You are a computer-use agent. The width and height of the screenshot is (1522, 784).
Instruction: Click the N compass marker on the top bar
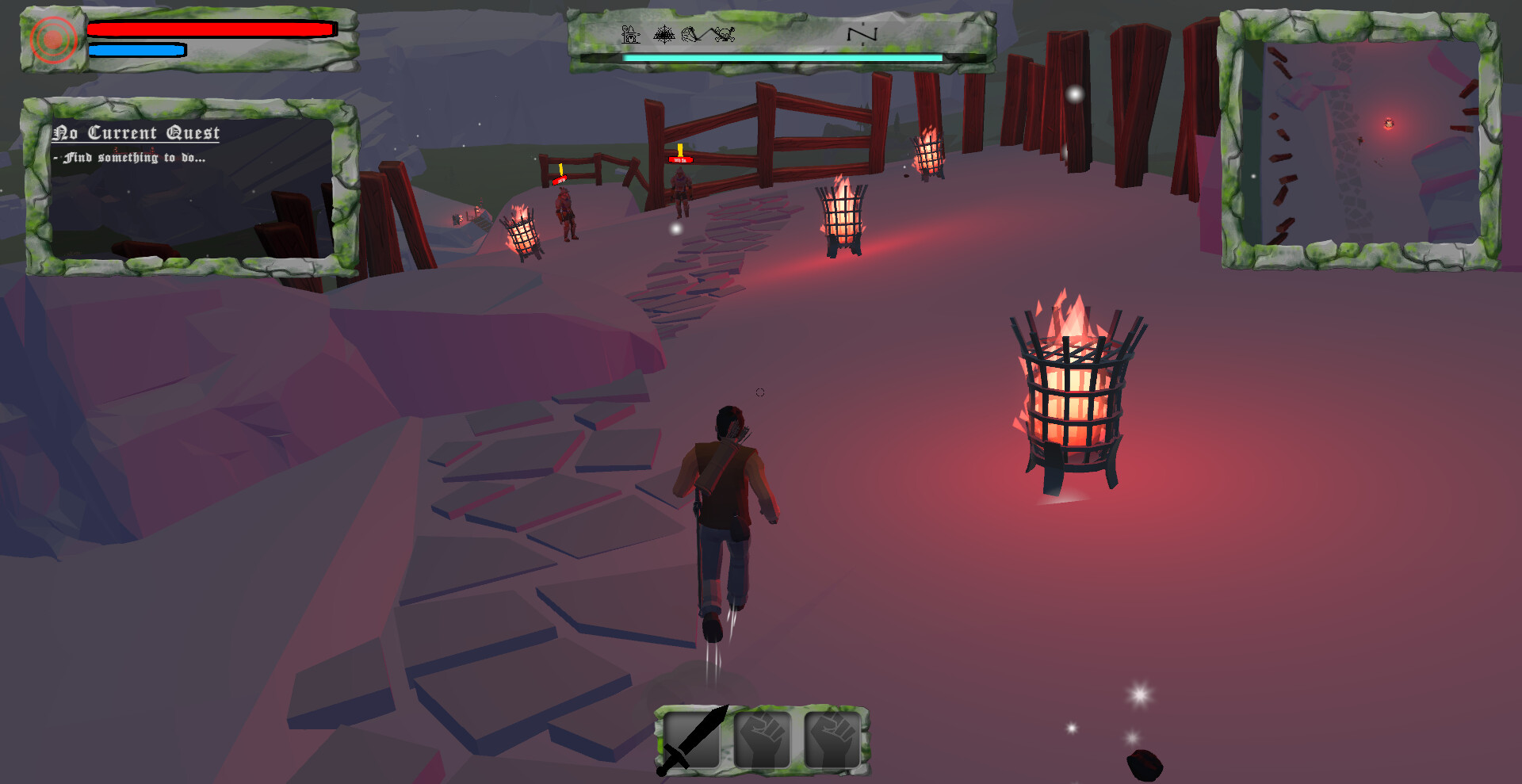pos(862,34)
